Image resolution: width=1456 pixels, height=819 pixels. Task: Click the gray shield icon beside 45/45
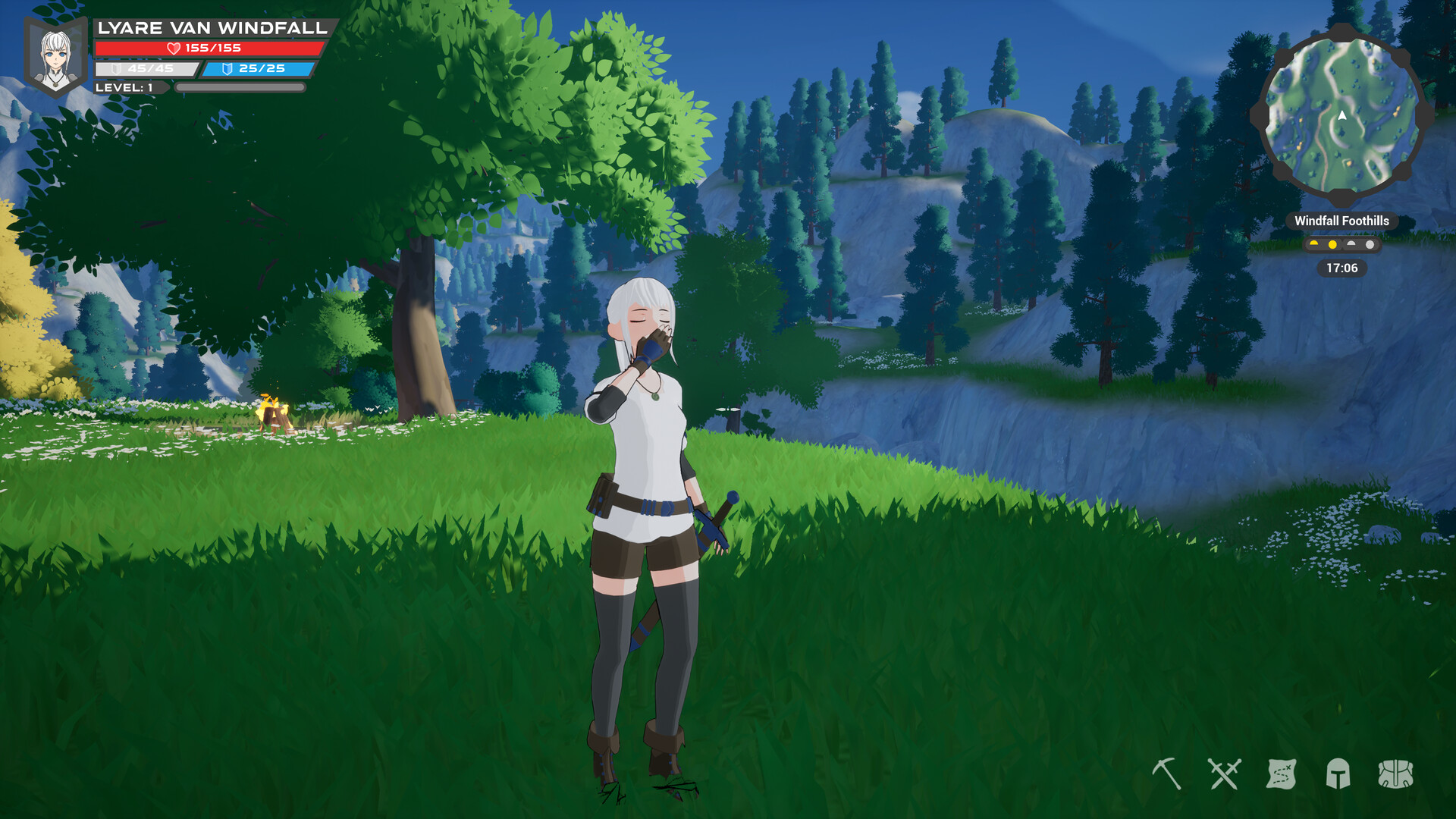tap(116, 69)
